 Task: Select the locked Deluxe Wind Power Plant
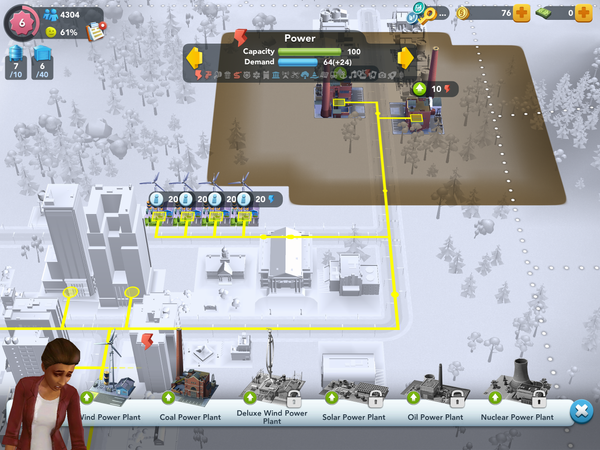pos(272,390)
